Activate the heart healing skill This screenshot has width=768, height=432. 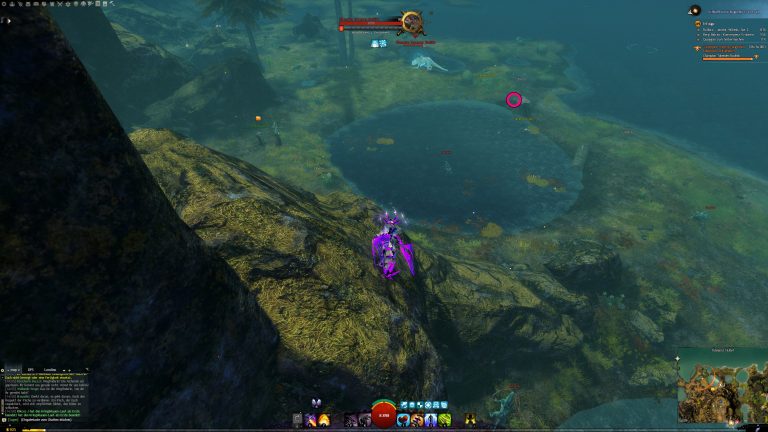tap(403, 420)
